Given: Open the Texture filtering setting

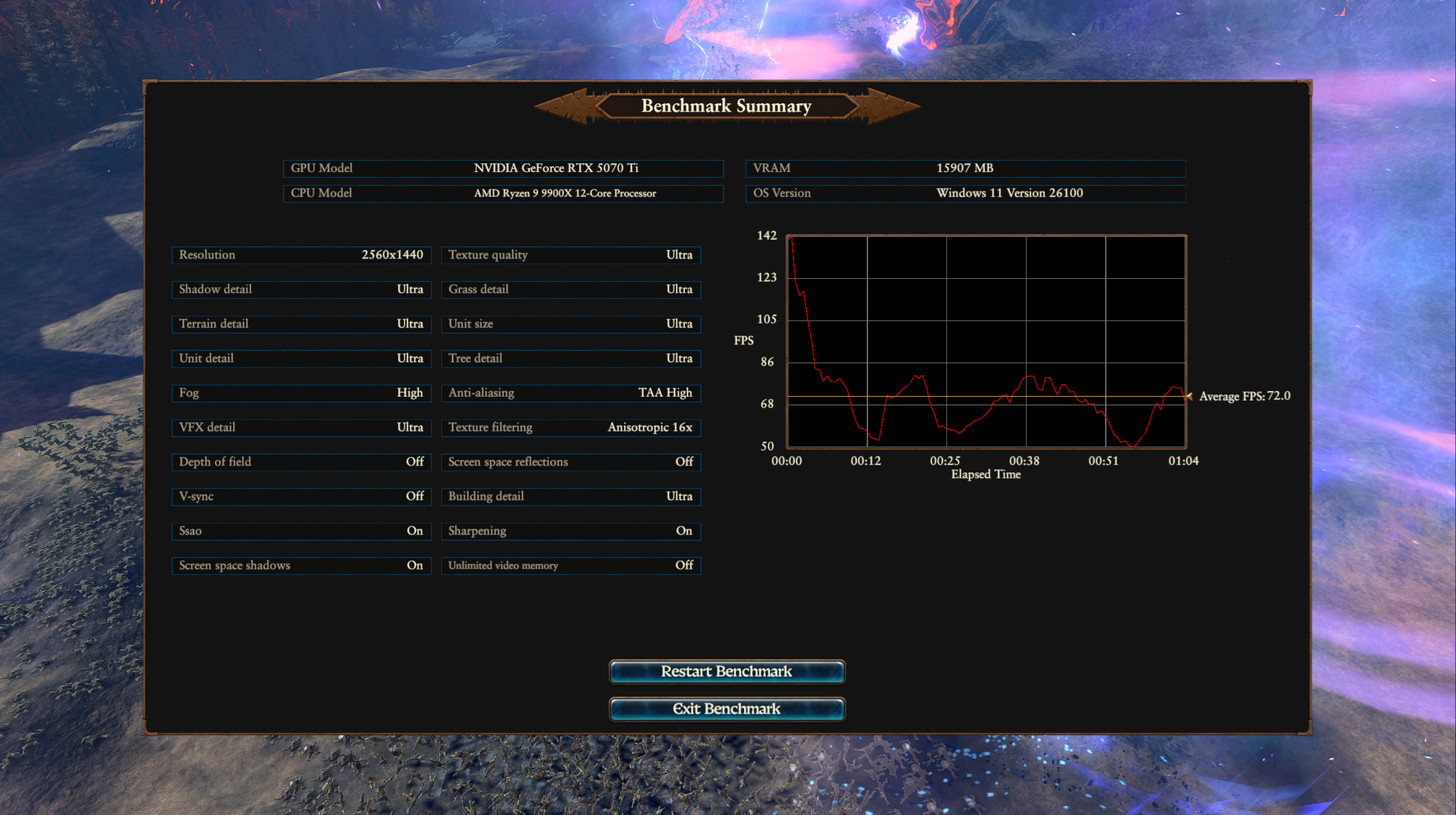Looking at the screenshot, I should (x=571, y=428).
